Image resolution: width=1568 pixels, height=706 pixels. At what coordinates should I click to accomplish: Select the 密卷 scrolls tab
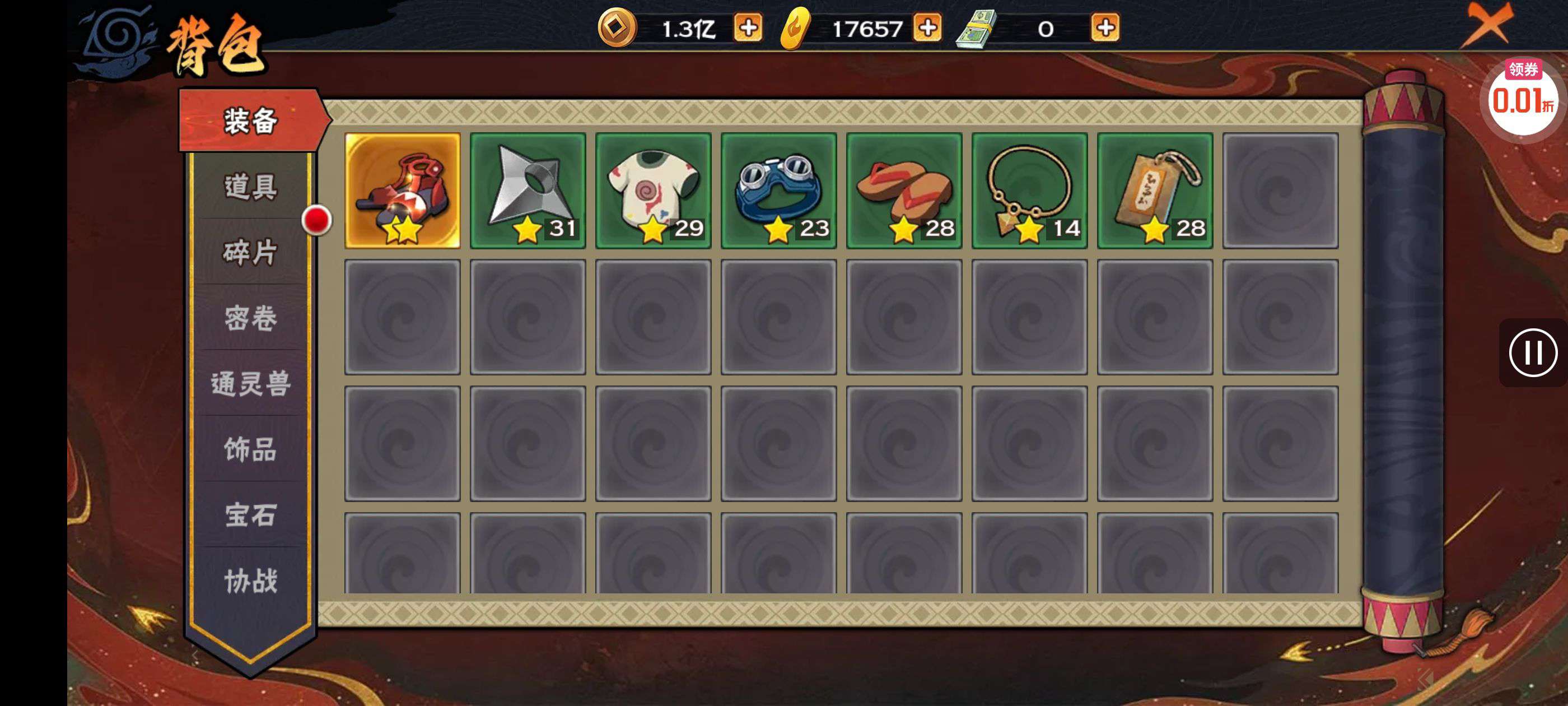point(250,318)
